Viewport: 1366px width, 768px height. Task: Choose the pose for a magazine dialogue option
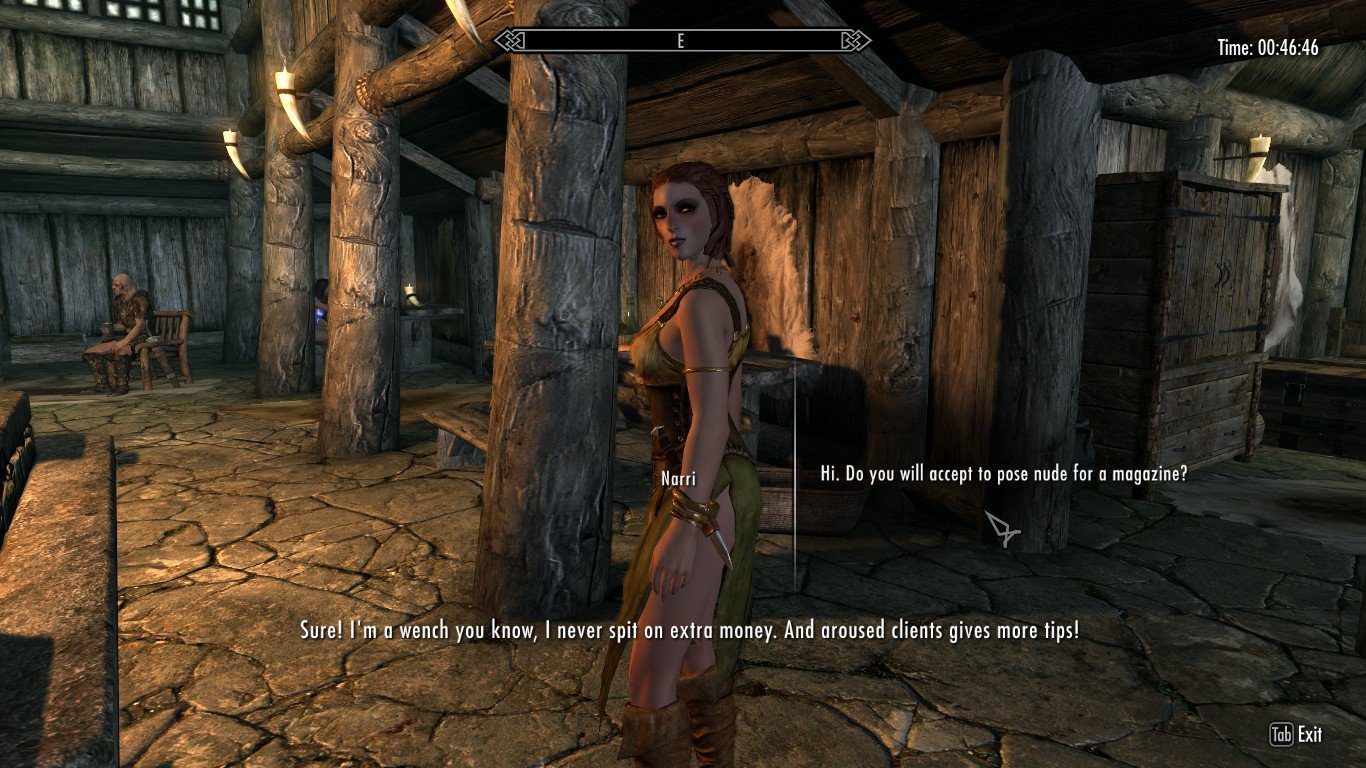tap(1003, 474)
